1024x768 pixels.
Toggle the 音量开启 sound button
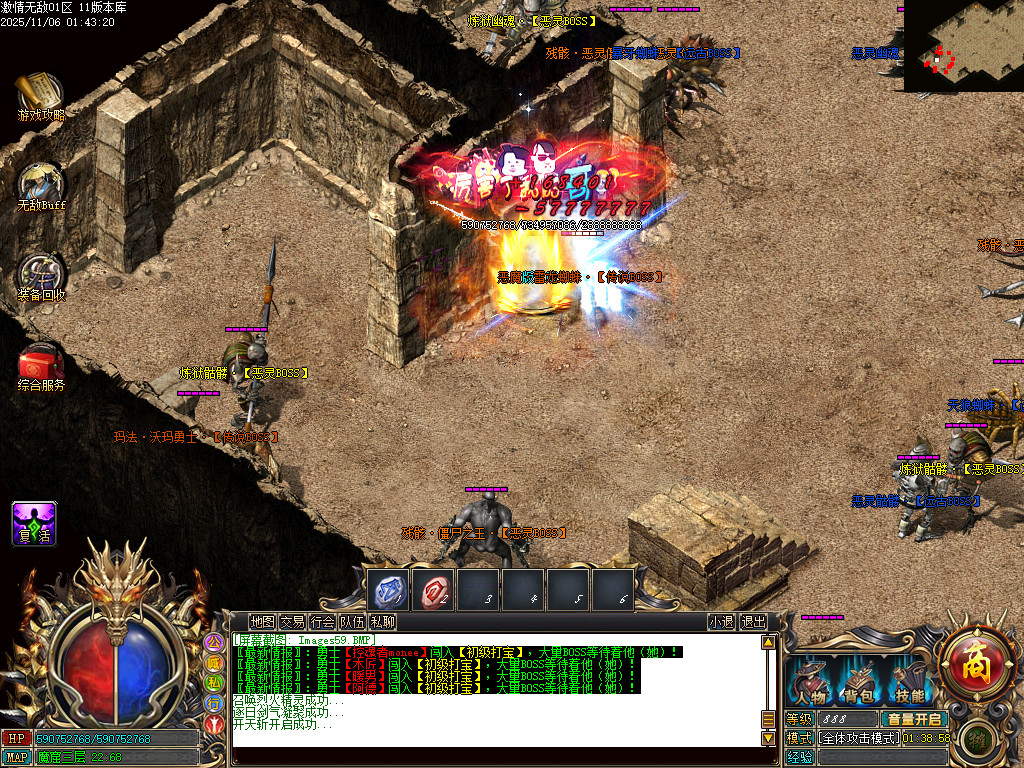point(914,719)
